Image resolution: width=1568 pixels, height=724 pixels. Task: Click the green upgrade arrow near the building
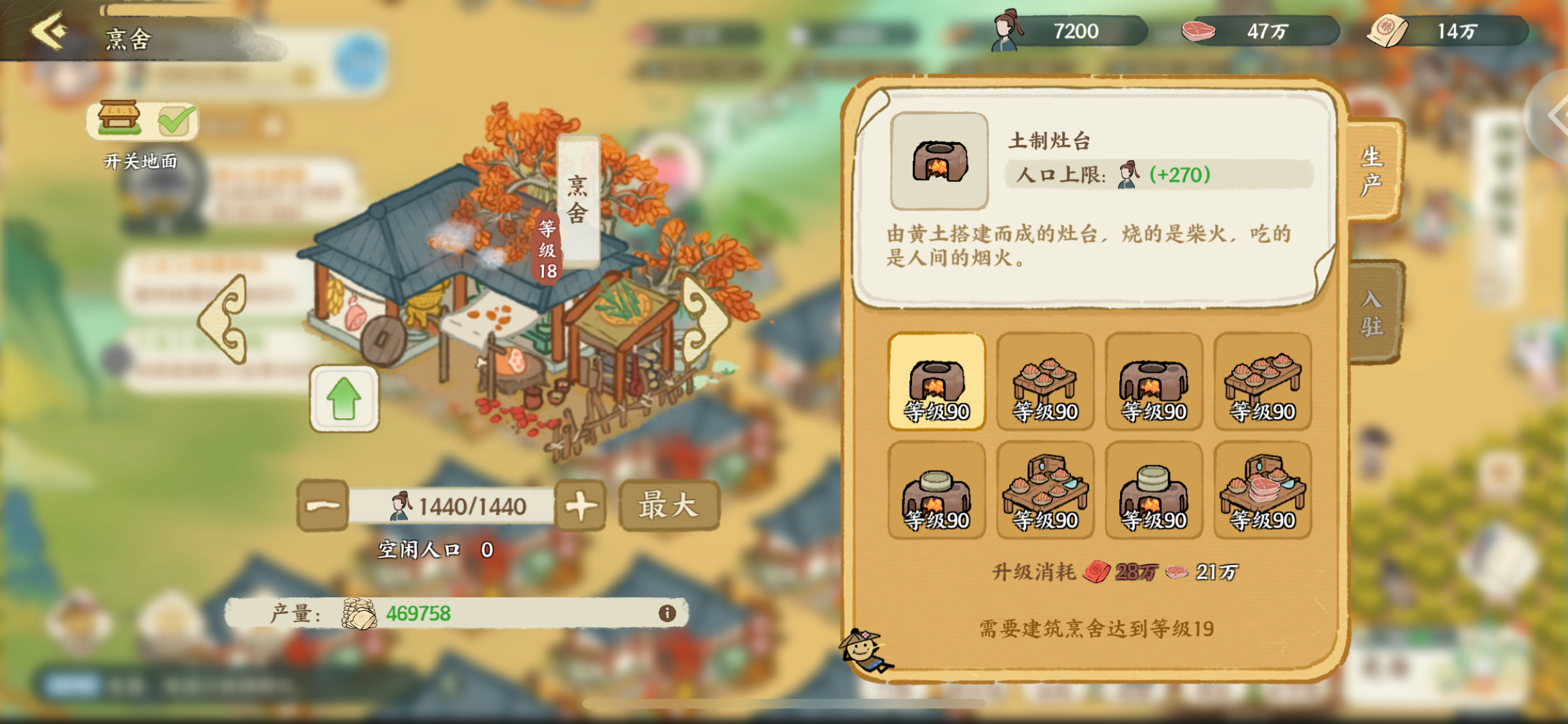(x=343, y=398)
